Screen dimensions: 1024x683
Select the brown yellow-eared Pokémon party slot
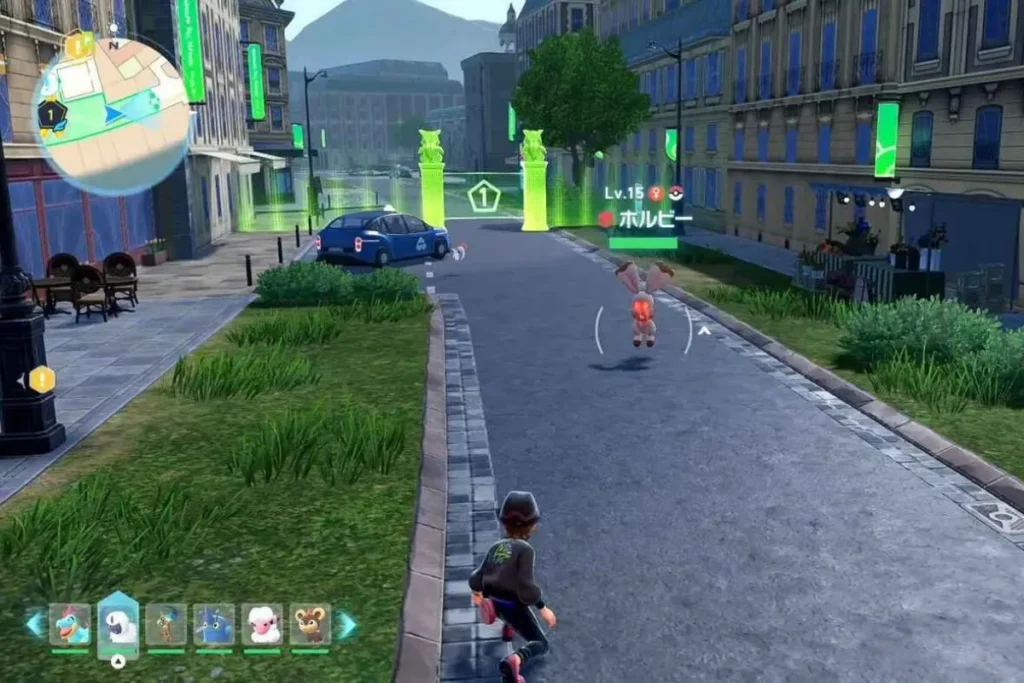(x=310, y=624)
